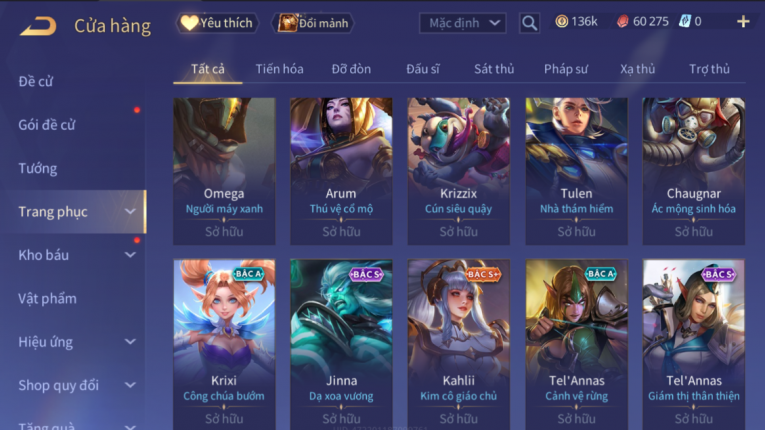
Task: Open the Vật phẩm section
Action: 47,298
